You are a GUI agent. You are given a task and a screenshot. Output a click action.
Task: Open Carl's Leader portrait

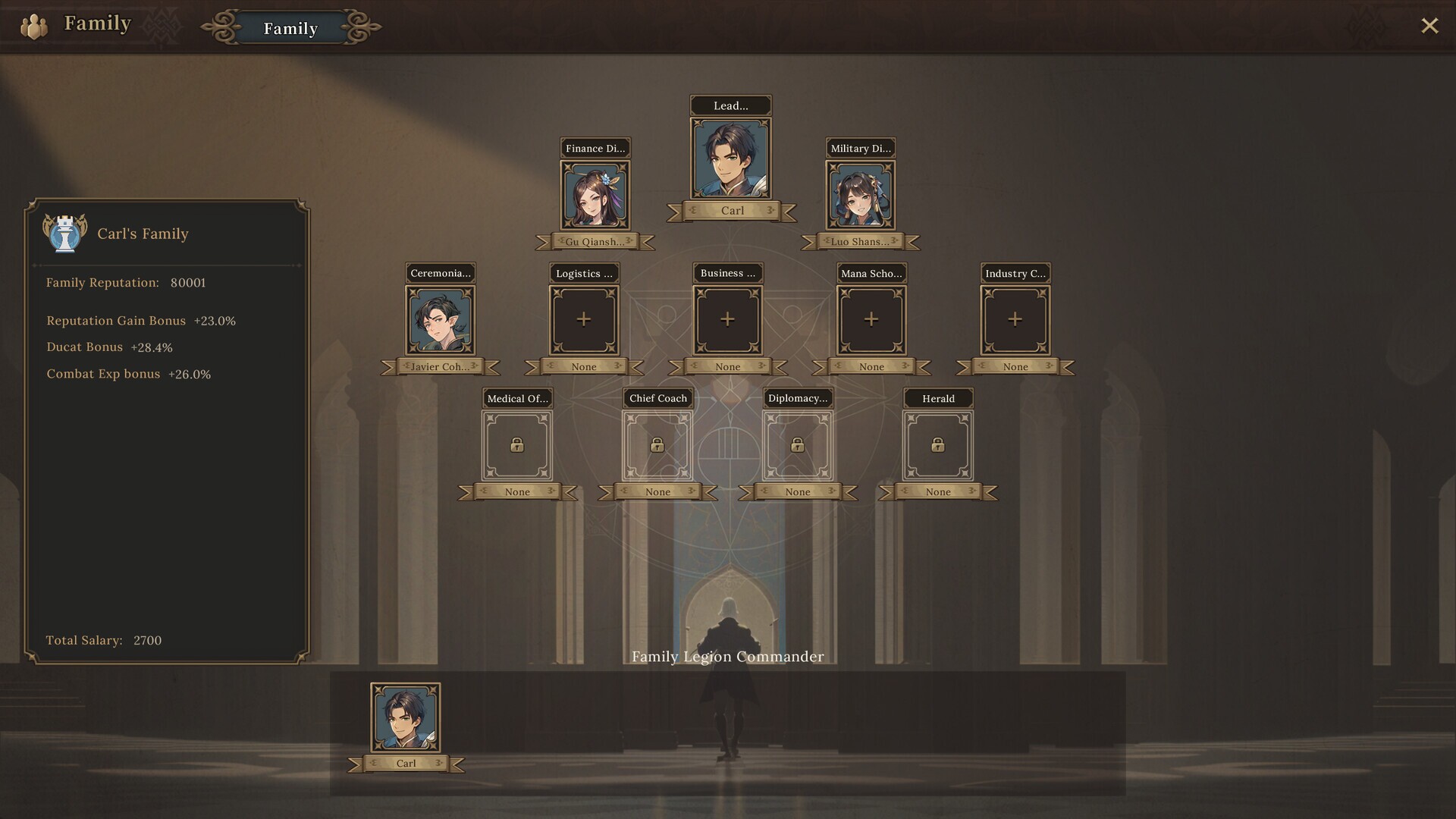730,157
